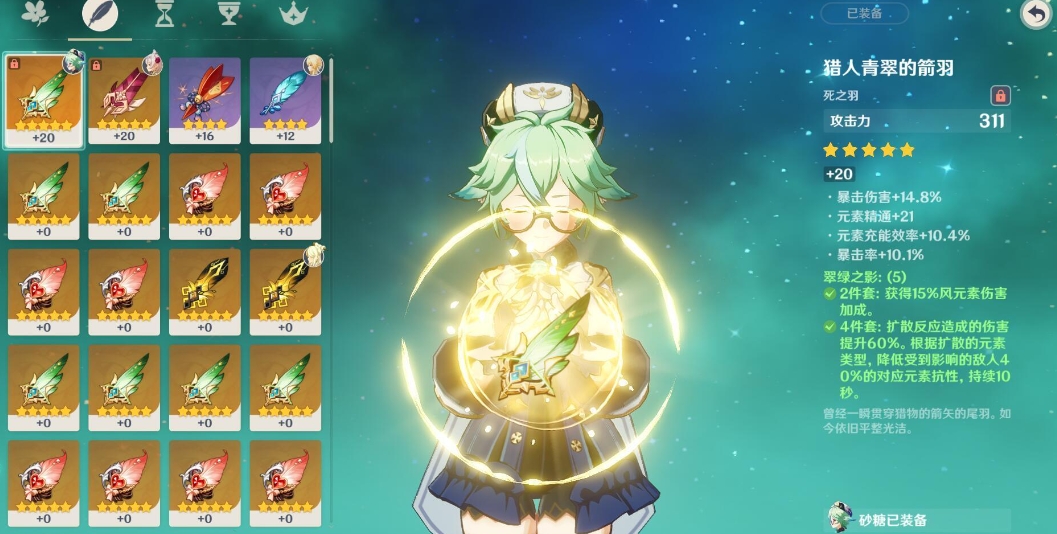Viewport: 1057px width, 534px height.
Task: Click the 已装备 button at the top
Action: (864, 13)
